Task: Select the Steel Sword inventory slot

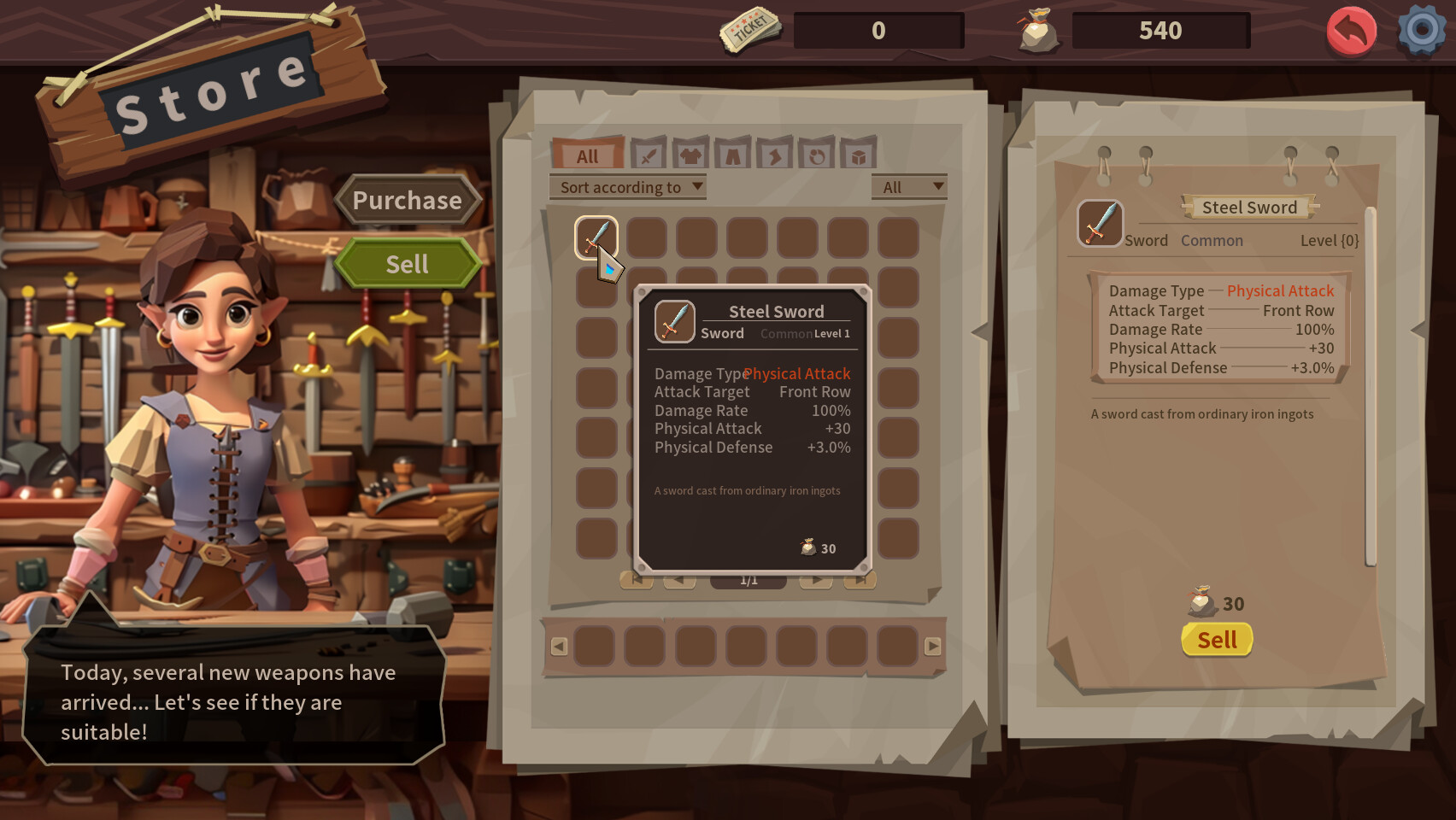Action: pyautogui.click(x=596, y=238)
